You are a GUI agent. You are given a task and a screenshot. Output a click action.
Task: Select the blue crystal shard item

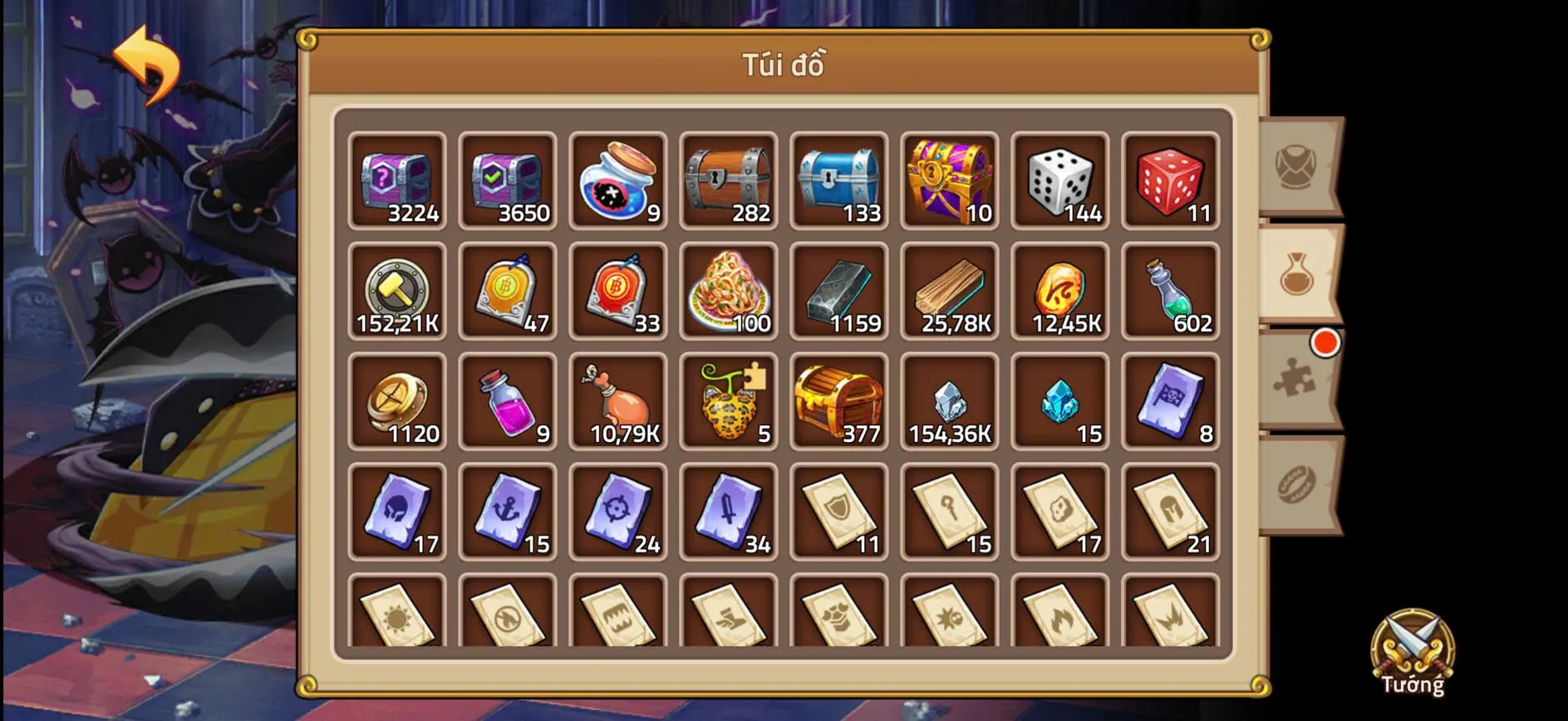click(x=1059, y=401)
